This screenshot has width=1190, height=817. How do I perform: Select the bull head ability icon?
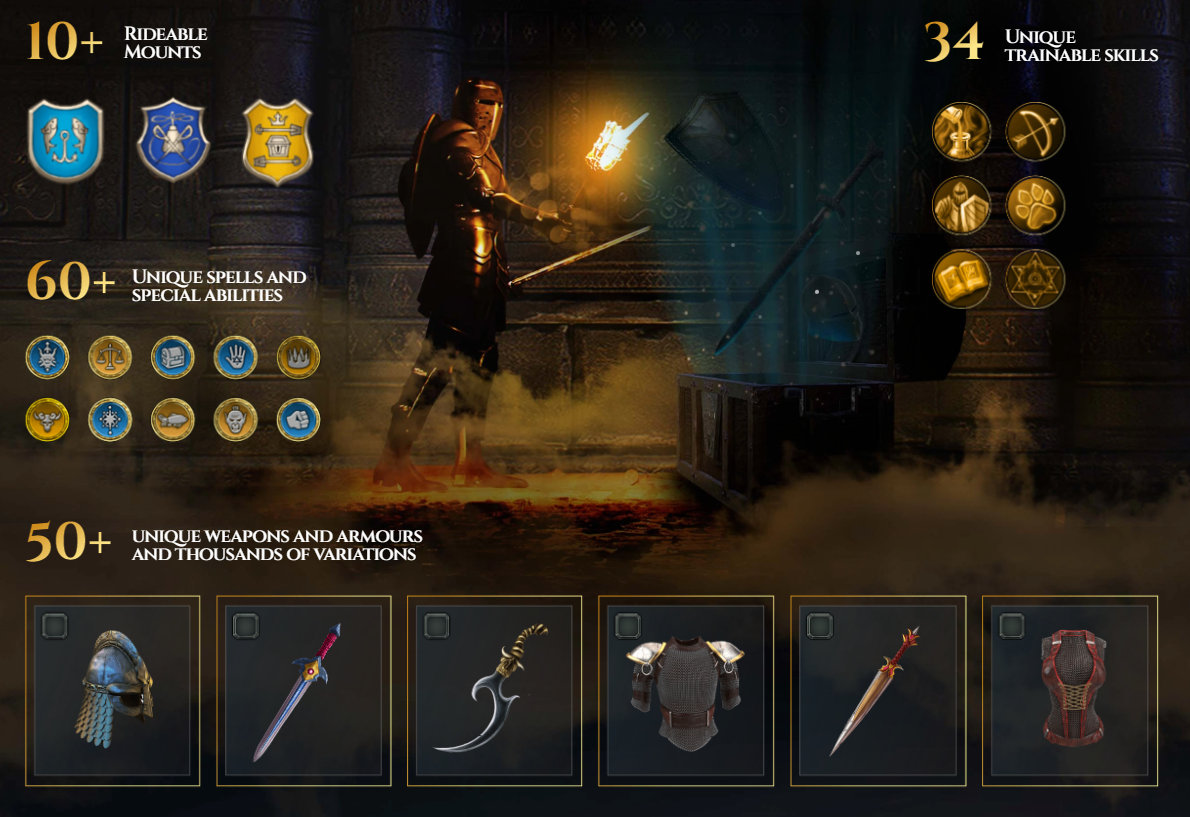[47, 420]
